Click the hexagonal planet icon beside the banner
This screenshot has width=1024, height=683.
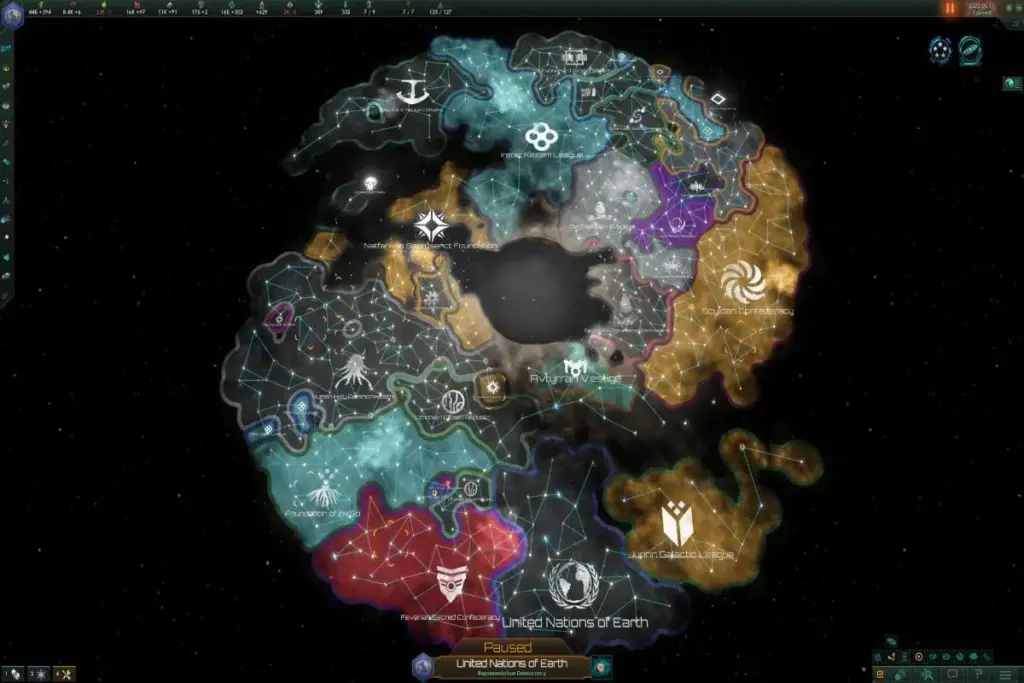pyautogui.click(x=423, y=665)
